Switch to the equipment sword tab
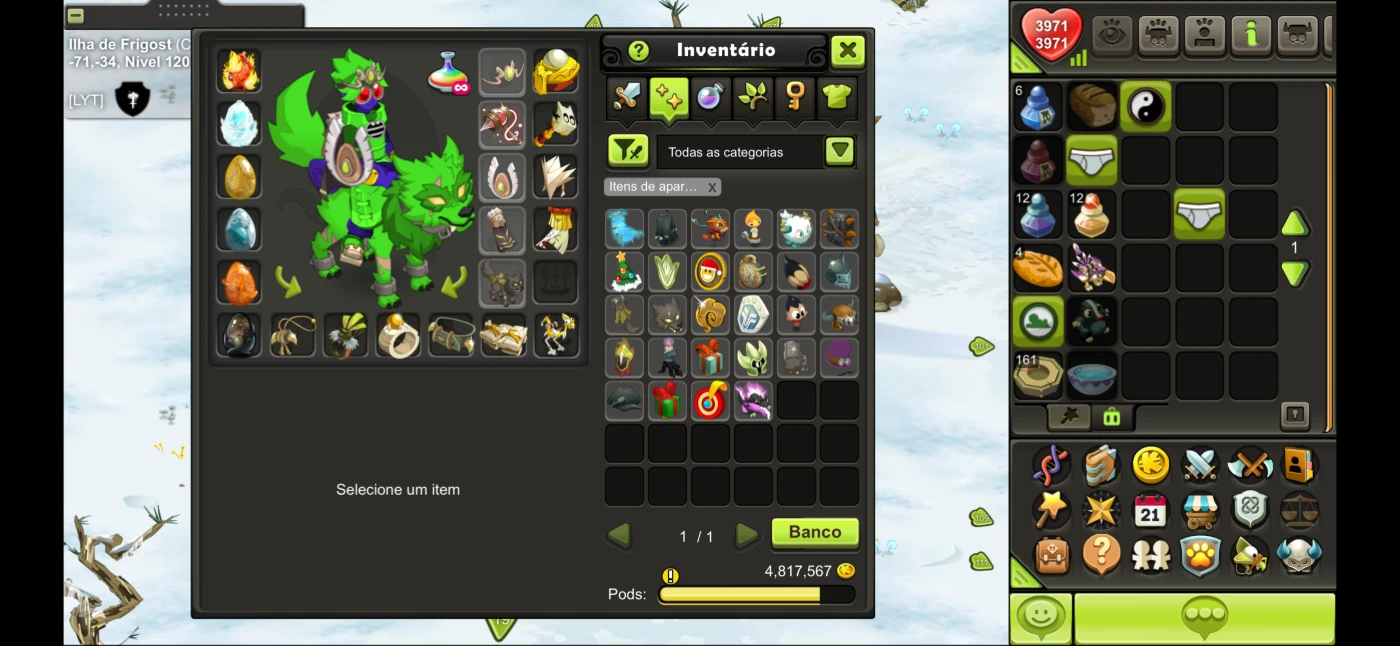The height and width of the screenshot is (646, 1400). 627,97
